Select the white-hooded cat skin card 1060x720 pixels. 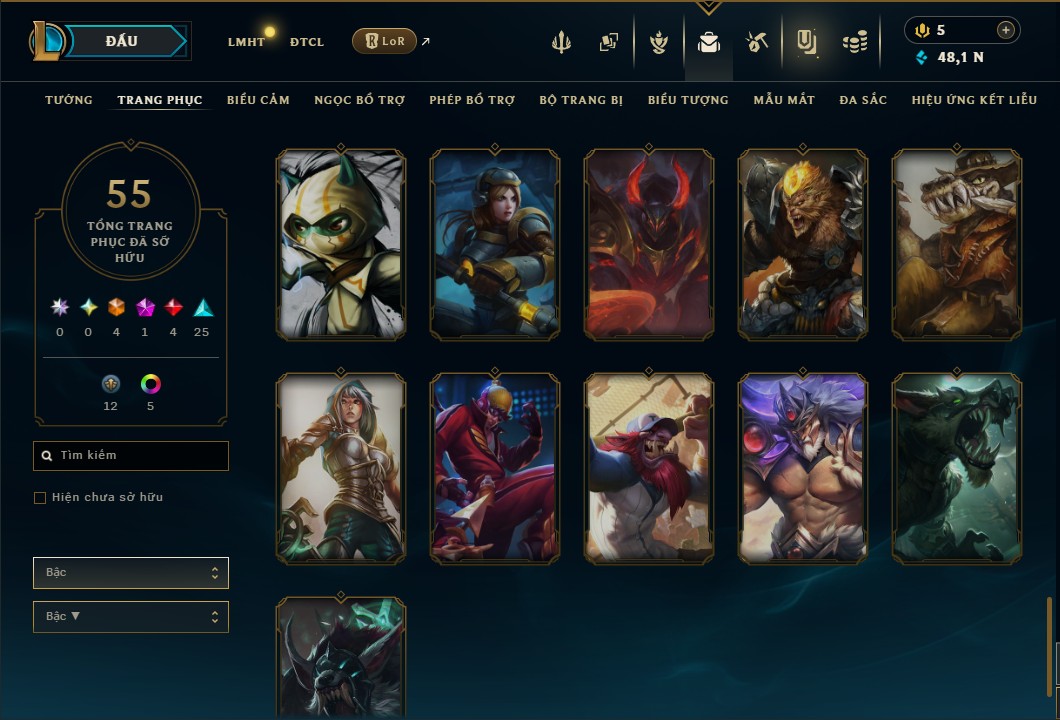341,244
